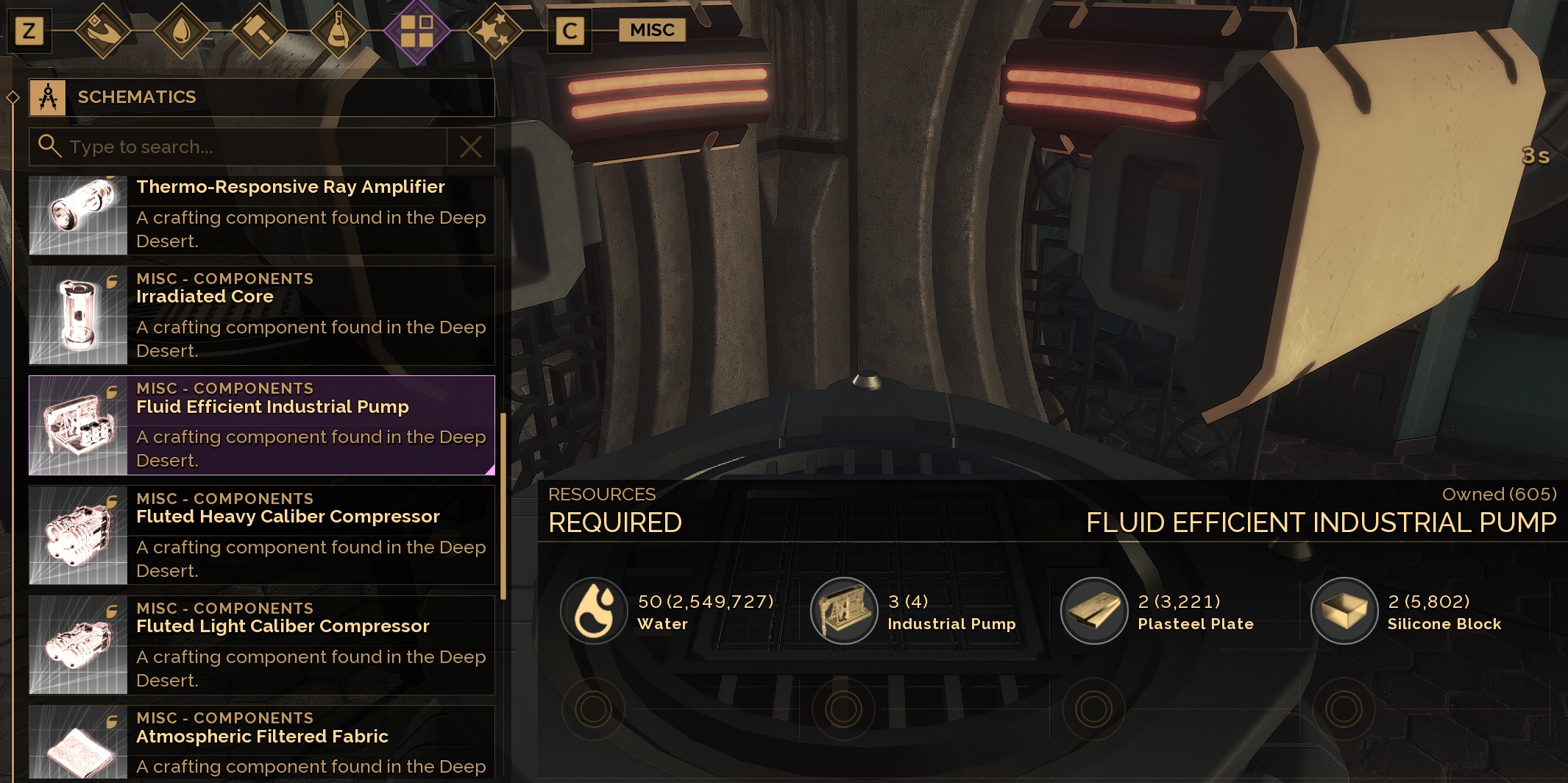Select the Plasteel Plate resource icon
The height and width of the screenshot is (783, 1568).
pos(1094,611)
